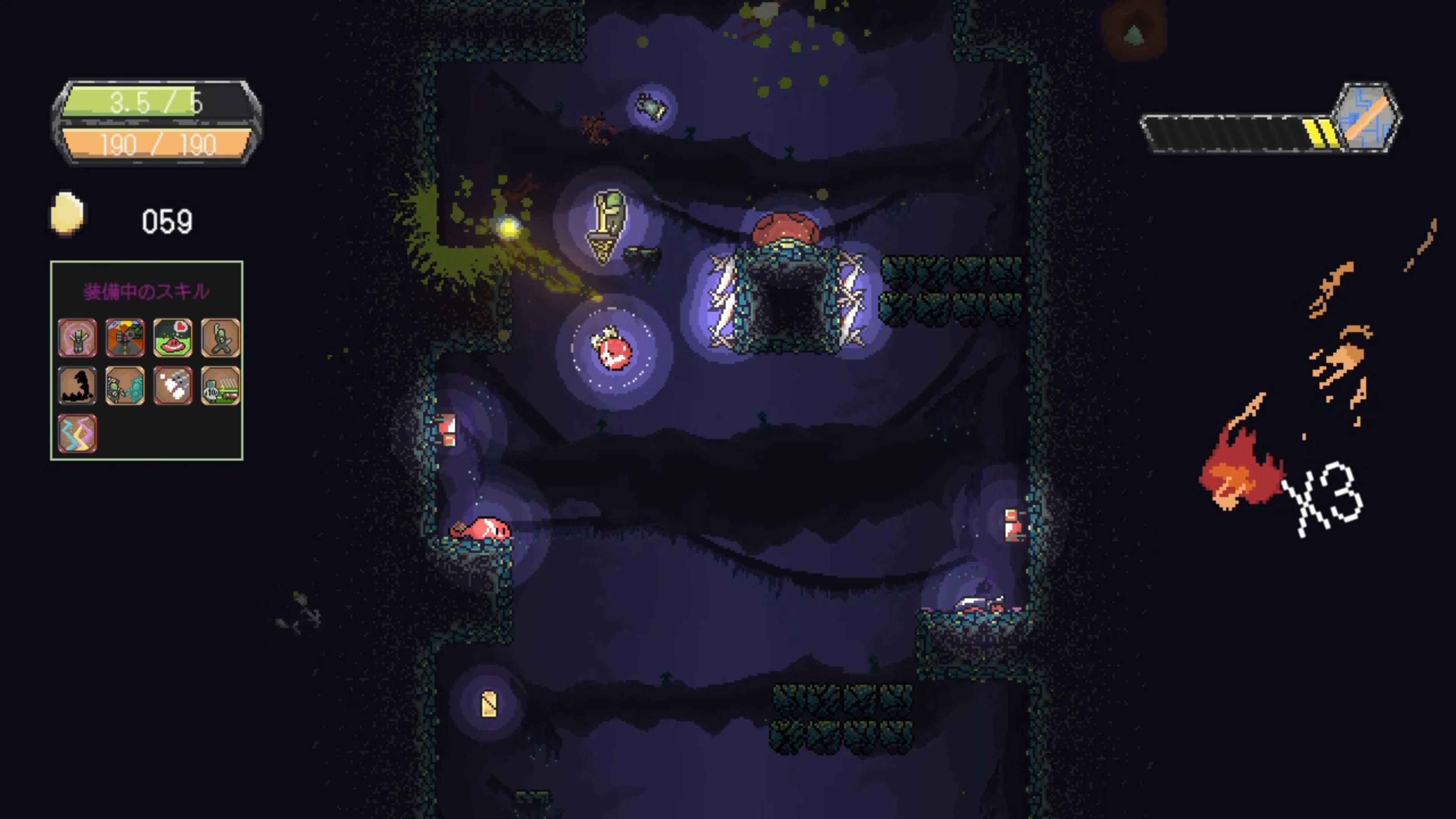The width and height of the screenshot is (1456, 819).
Task: Select the smiling pig heart skill
Action: point(173,337)
